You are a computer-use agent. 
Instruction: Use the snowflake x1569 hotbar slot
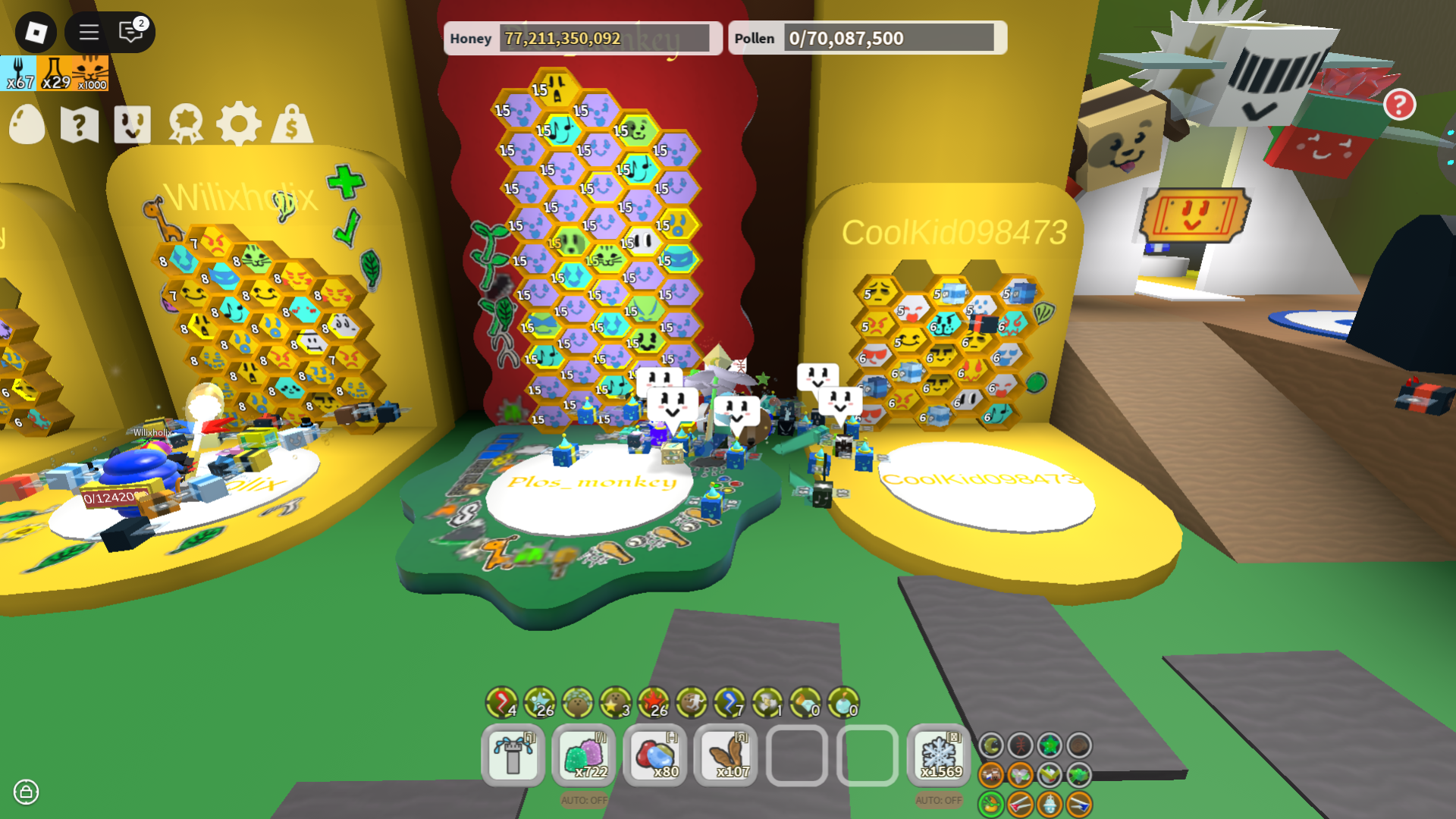[939, 755]
